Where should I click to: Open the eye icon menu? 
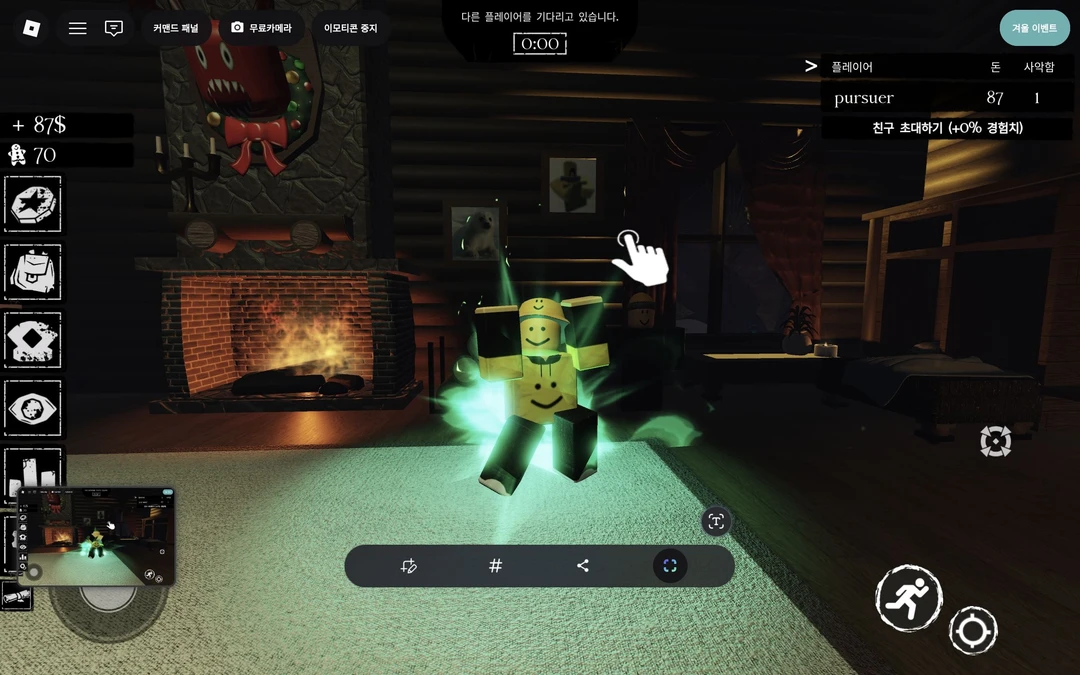tap(33, 408)
